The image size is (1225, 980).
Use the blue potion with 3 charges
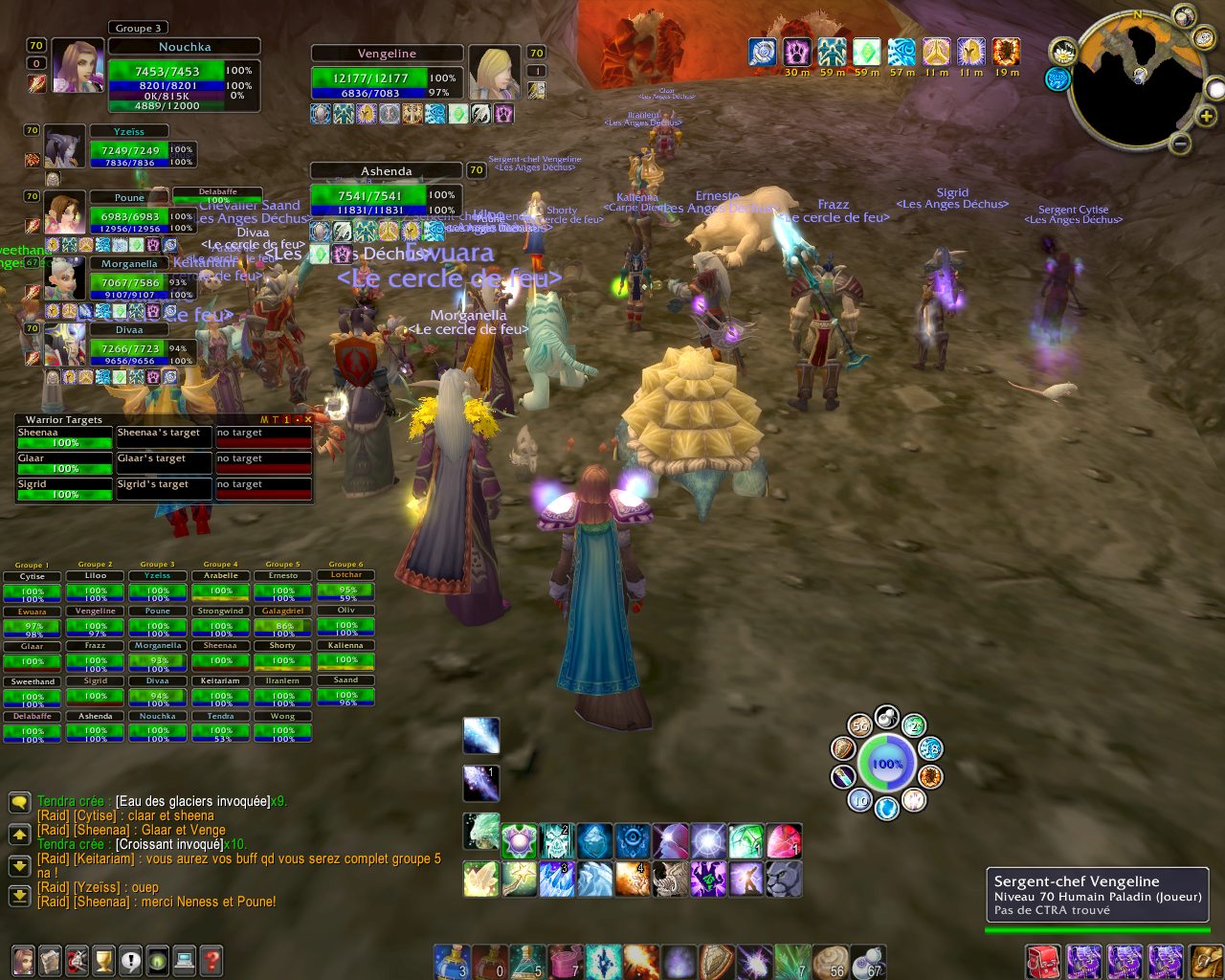[452, 962]
